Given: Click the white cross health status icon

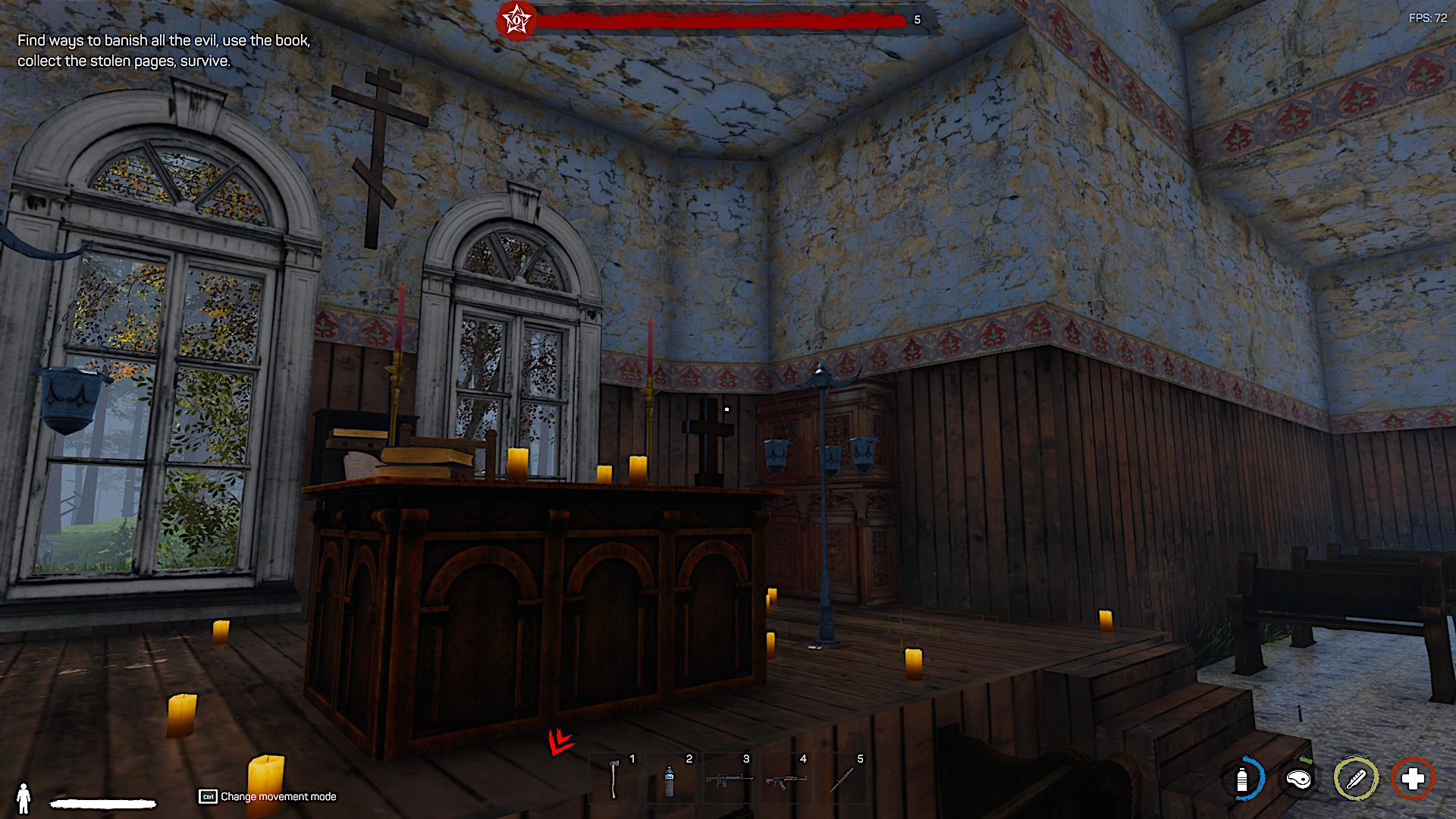Looking at the screenshot, I should tap(1413, 779).
